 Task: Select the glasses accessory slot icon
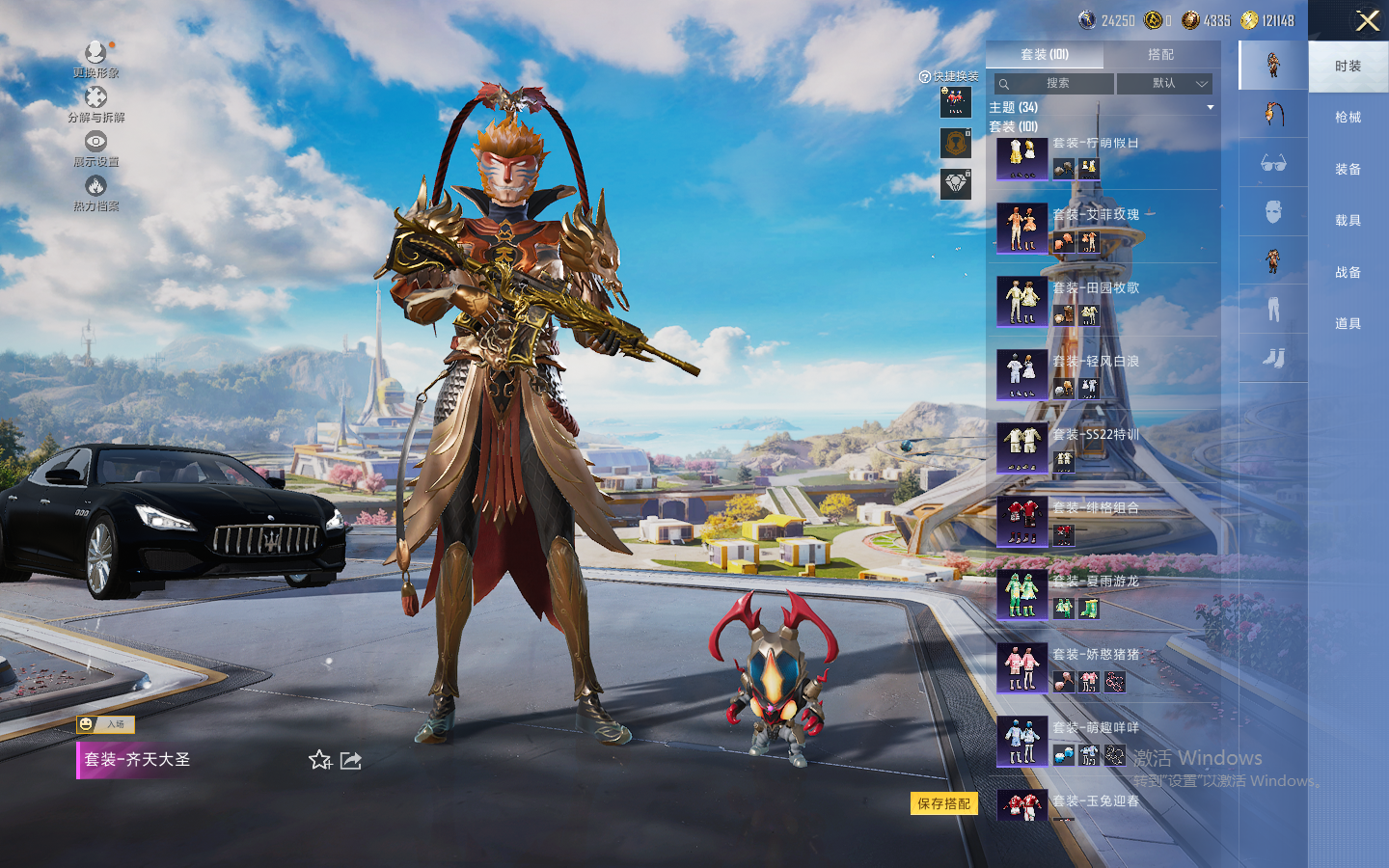tap(1273, 163)
